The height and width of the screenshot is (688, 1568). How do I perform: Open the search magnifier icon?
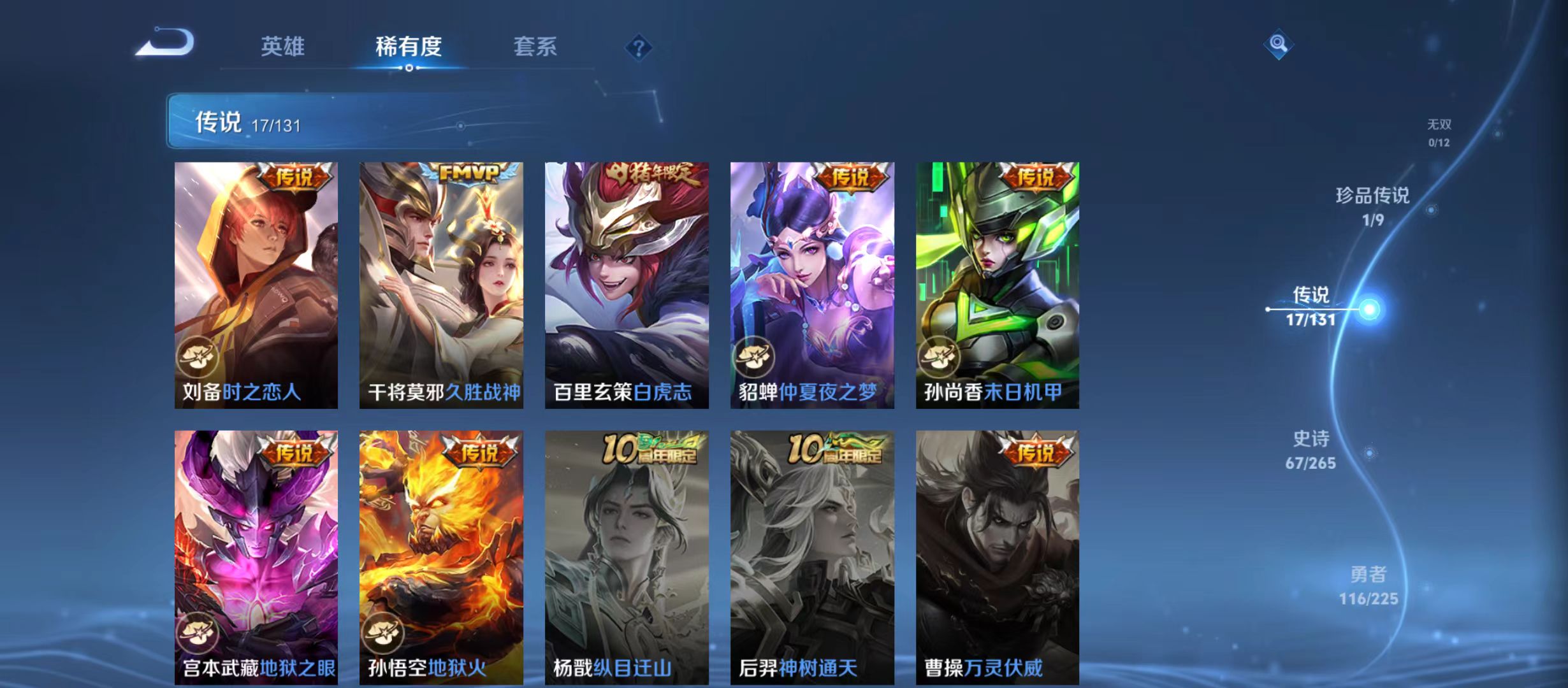point(1277,45)
